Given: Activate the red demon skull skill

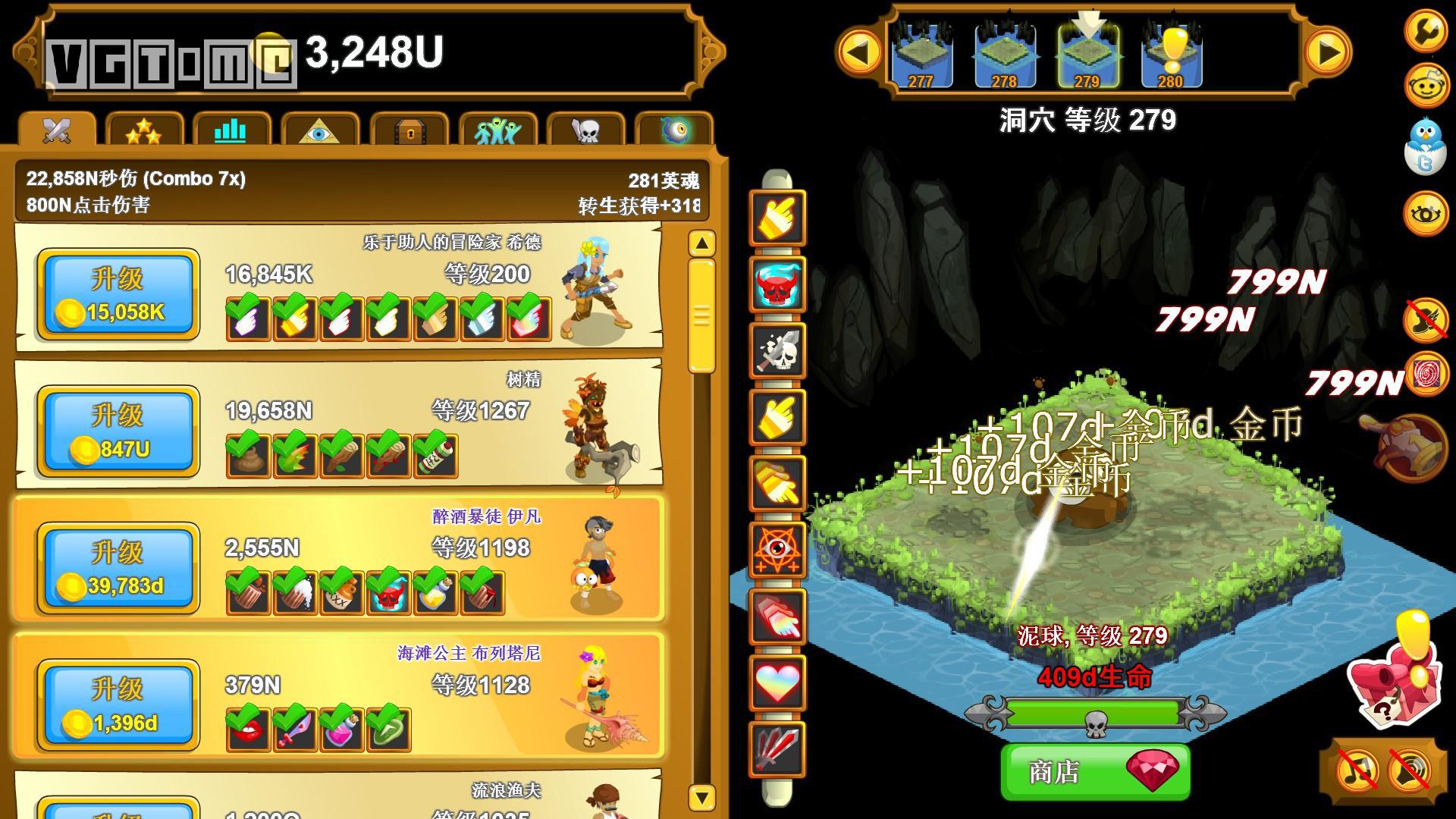Looking at the screenshot, I should point(777,284).
